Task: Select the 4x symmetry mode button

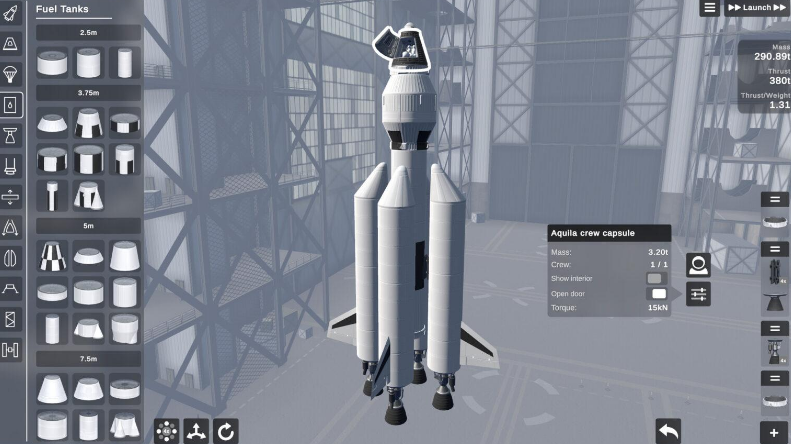Action: tap(167, 431)
